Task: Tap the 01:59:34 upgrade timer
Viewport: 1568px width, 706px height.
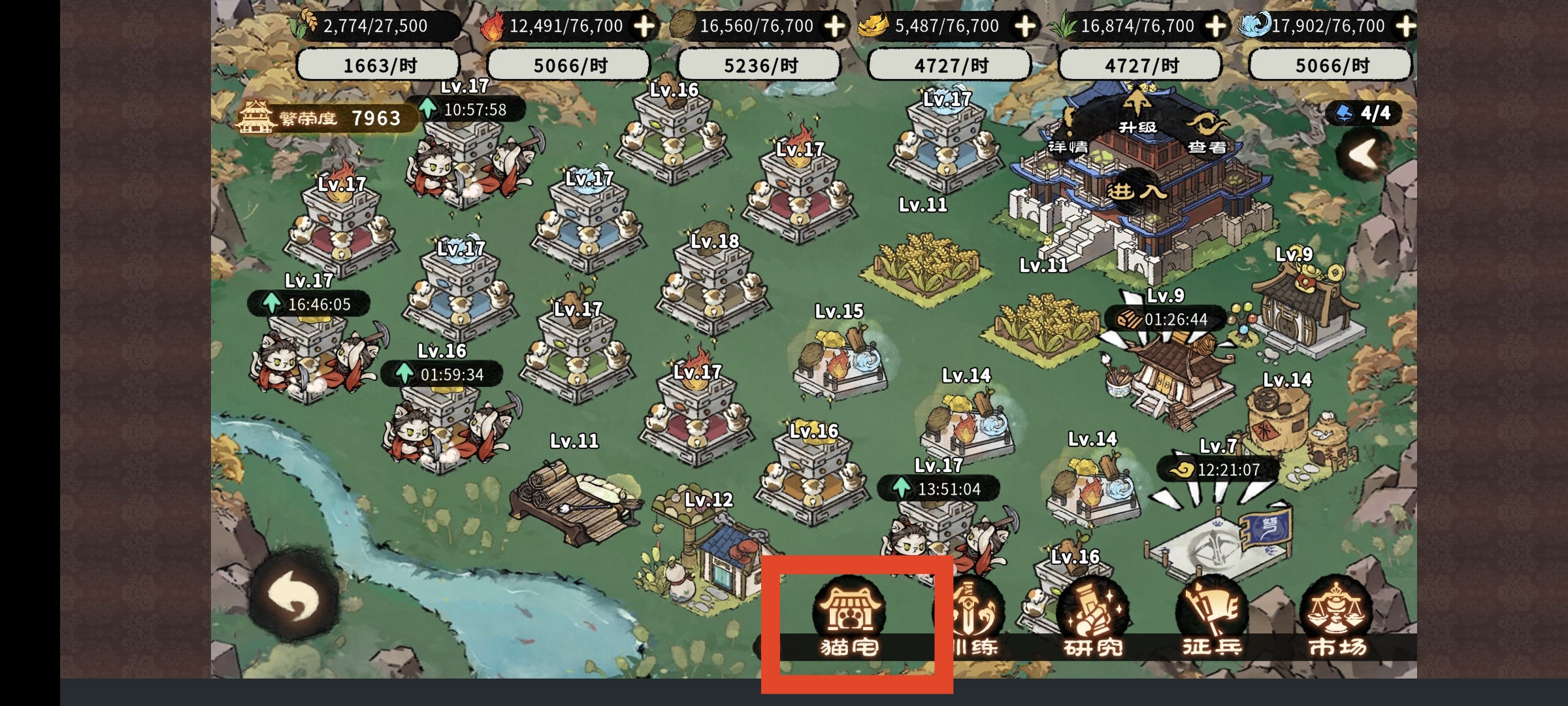Action: (x=442, y=375)
